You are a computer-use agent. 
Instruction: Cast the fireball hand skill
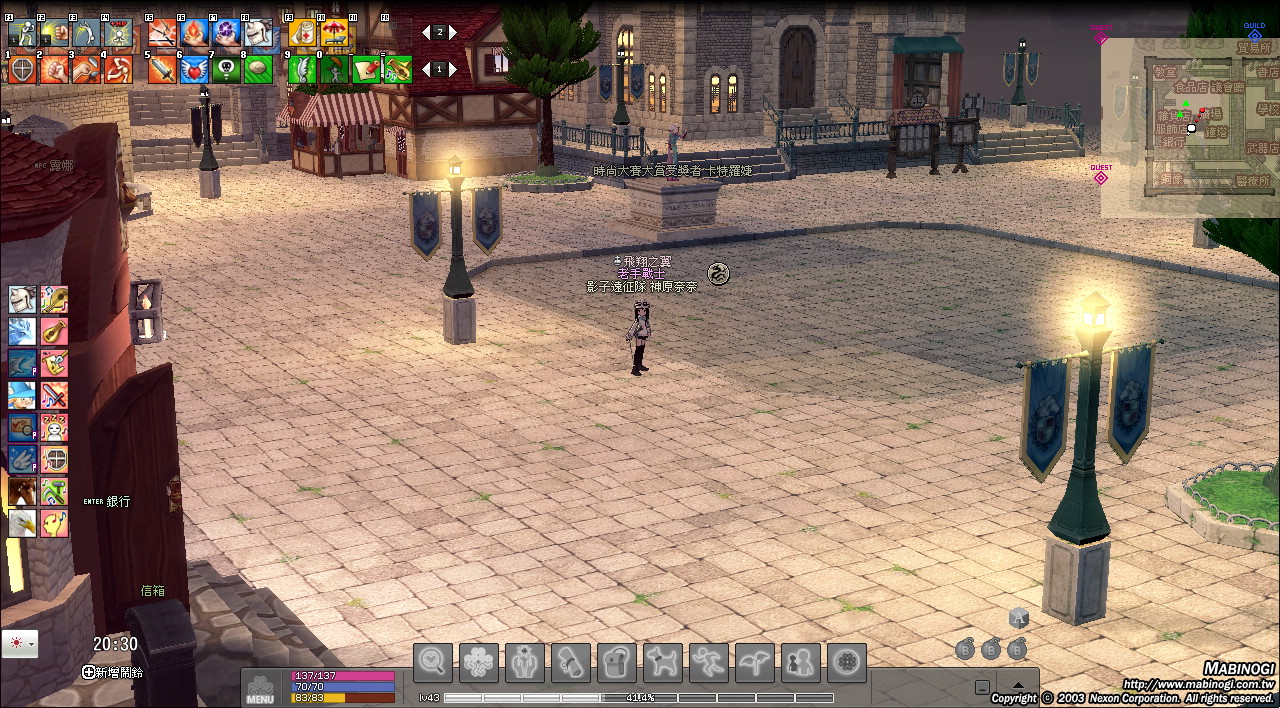click(x=194, y=34)
